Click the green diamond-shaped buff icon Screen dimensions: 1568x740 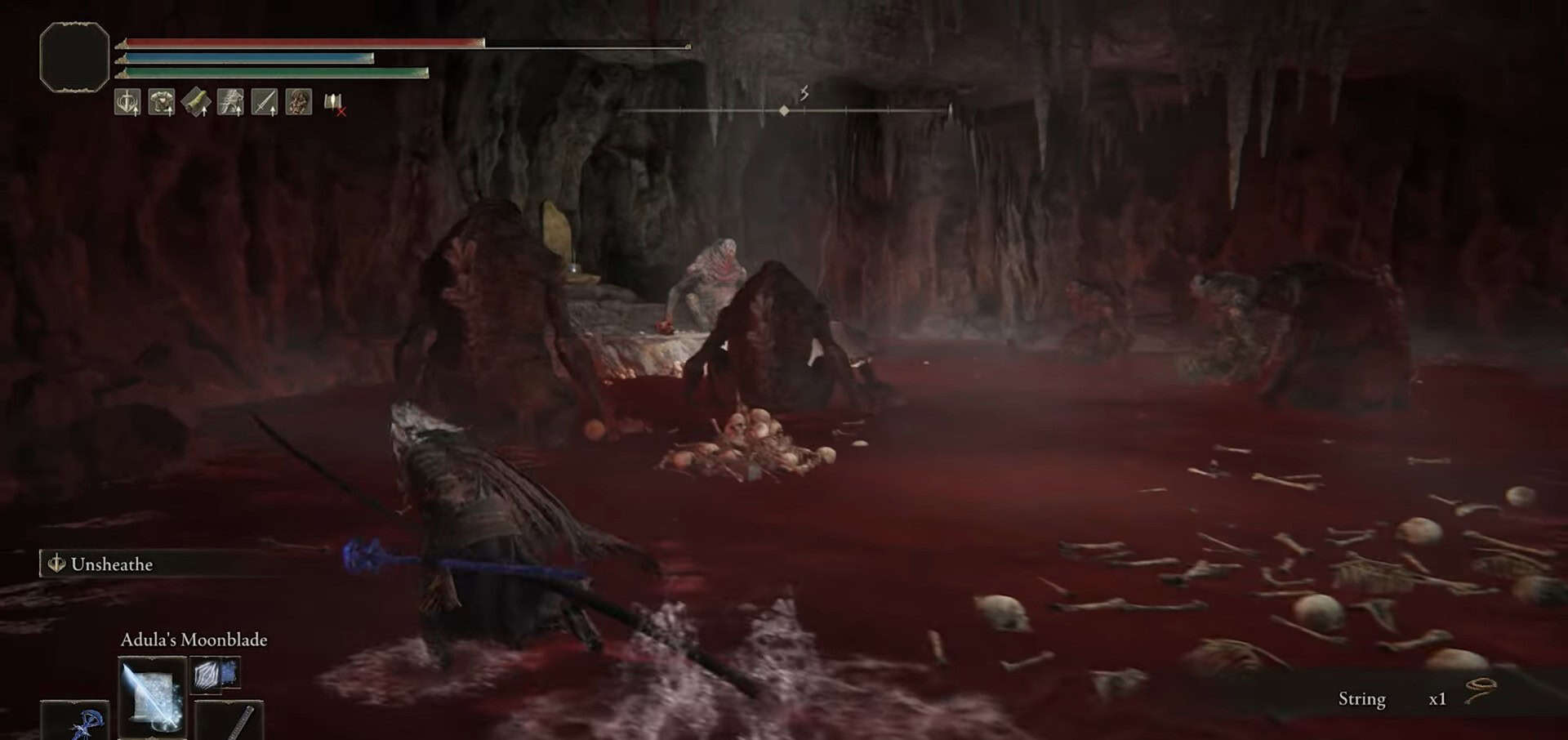(196, 103)
